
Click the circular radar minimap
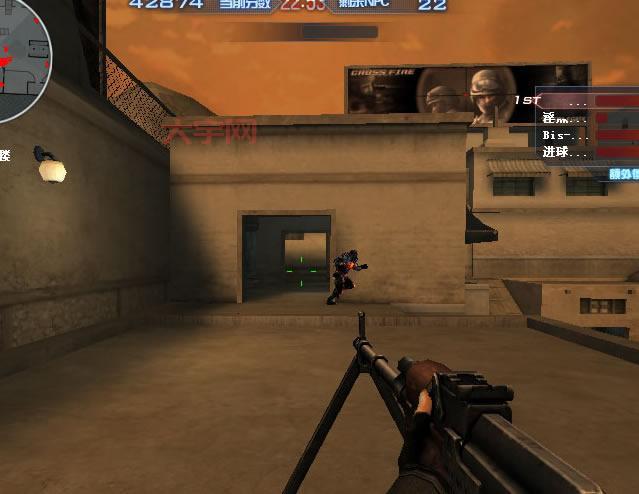(16, 47)
